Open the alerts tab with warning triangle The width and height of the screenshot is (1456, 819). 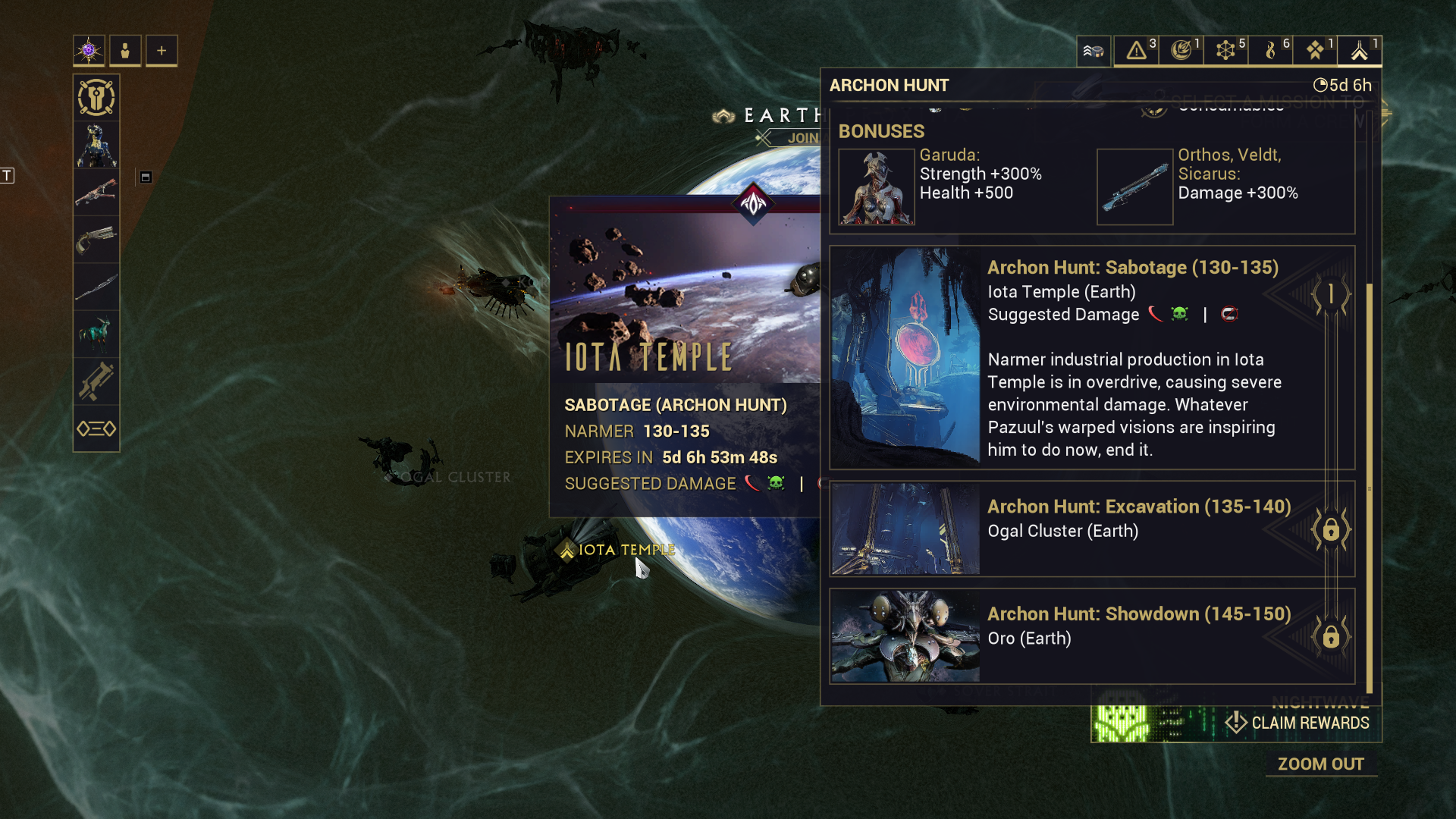pyautogui.click(x=1136, y=51)
